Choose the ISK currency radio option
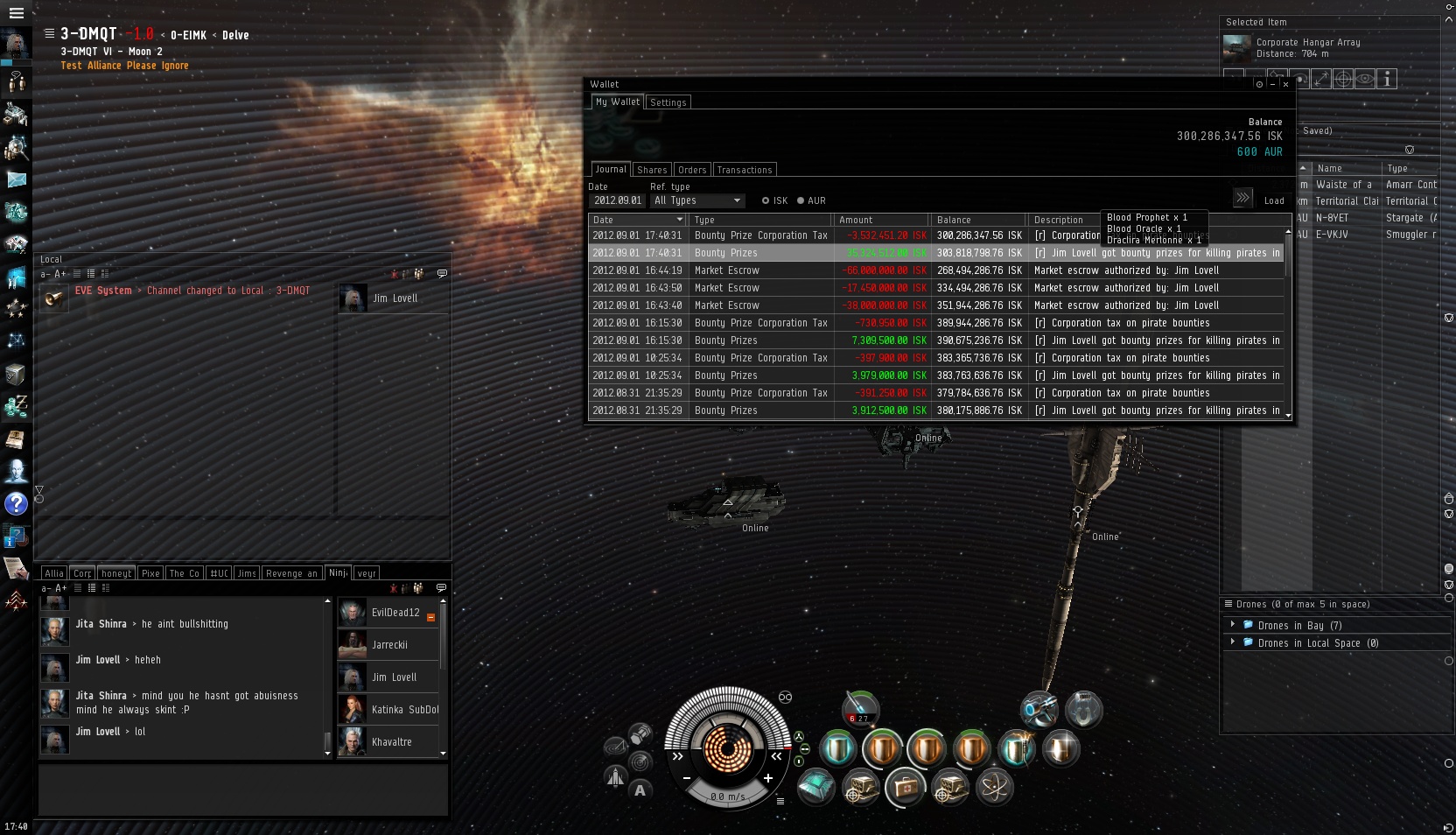Viewport: 1456px width, 835px height. [766, 200]
